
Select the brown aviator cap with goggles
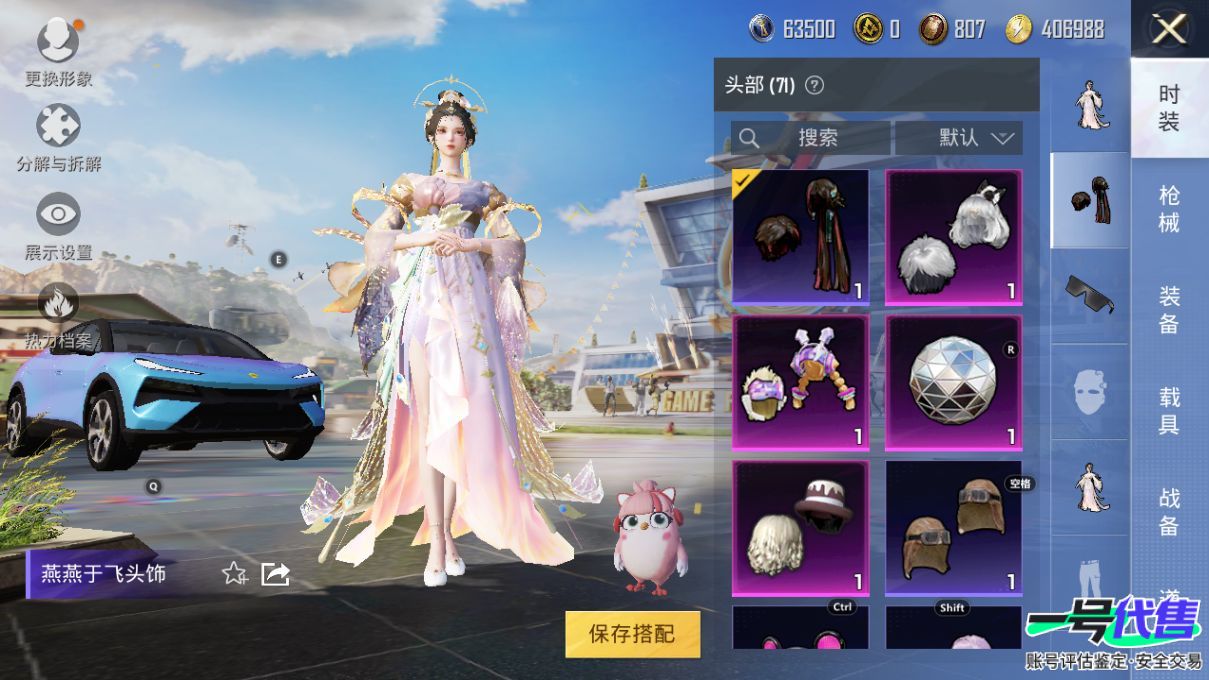pyautogui.click(x=953, y=528)
